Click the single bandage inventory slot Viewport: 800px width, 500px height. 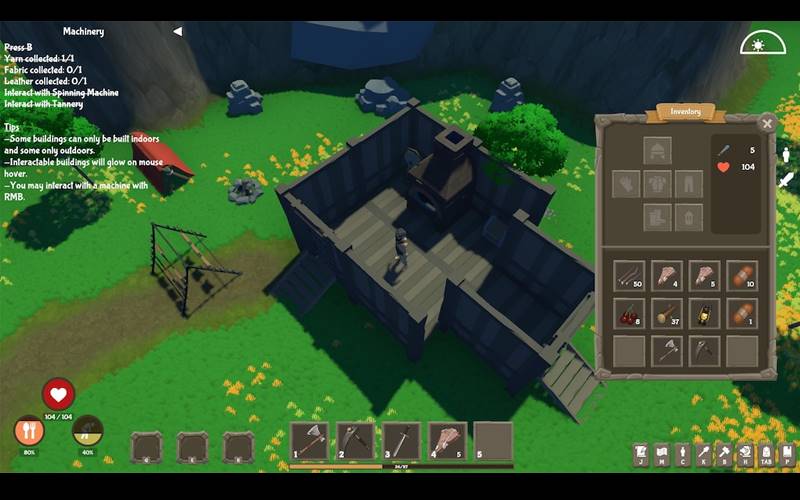742,314
